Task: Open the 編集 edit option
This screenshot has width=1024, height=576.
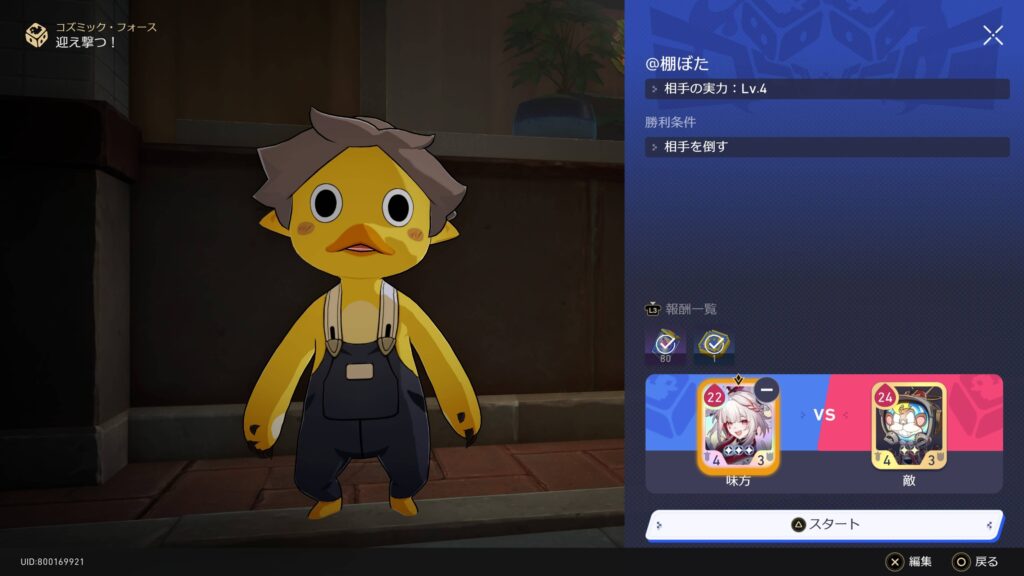Action: pyautogui.click(x=909, y=562)
